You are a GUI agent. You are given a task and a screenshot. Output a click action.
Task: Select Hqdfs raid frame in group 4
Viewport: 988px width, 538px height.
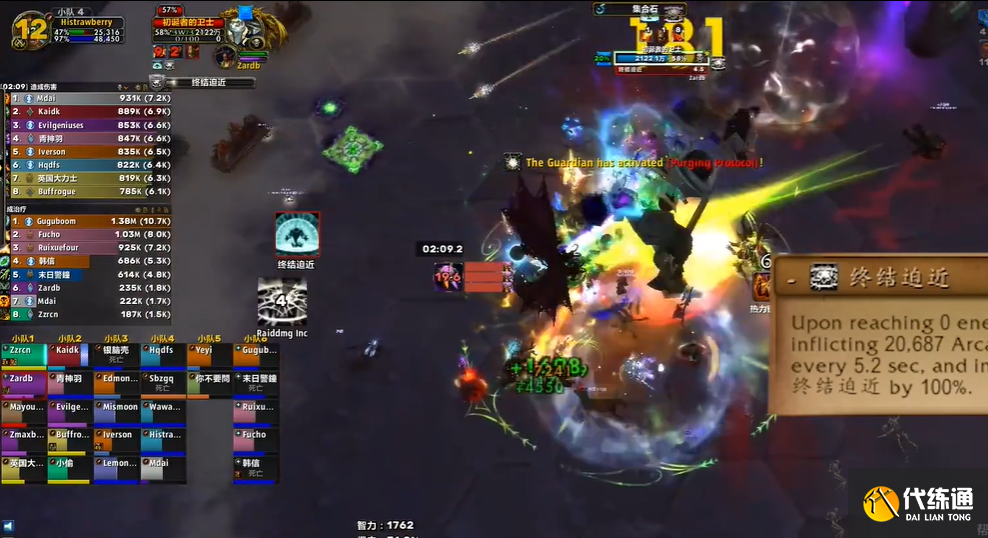pos(163,356)
